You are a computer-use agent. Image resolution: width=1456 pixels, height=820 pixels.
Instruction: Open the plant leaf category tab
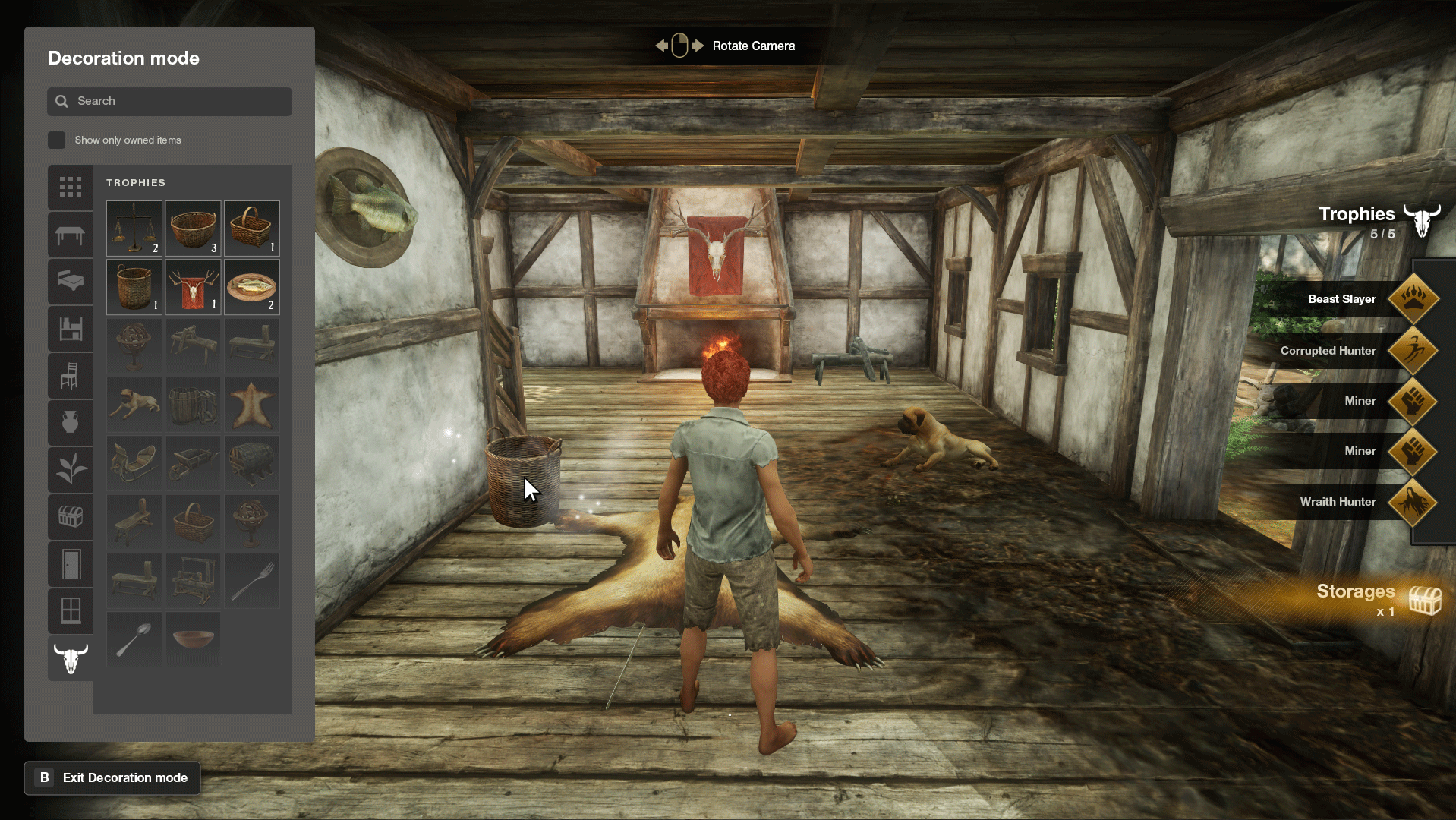coord(71,468)
